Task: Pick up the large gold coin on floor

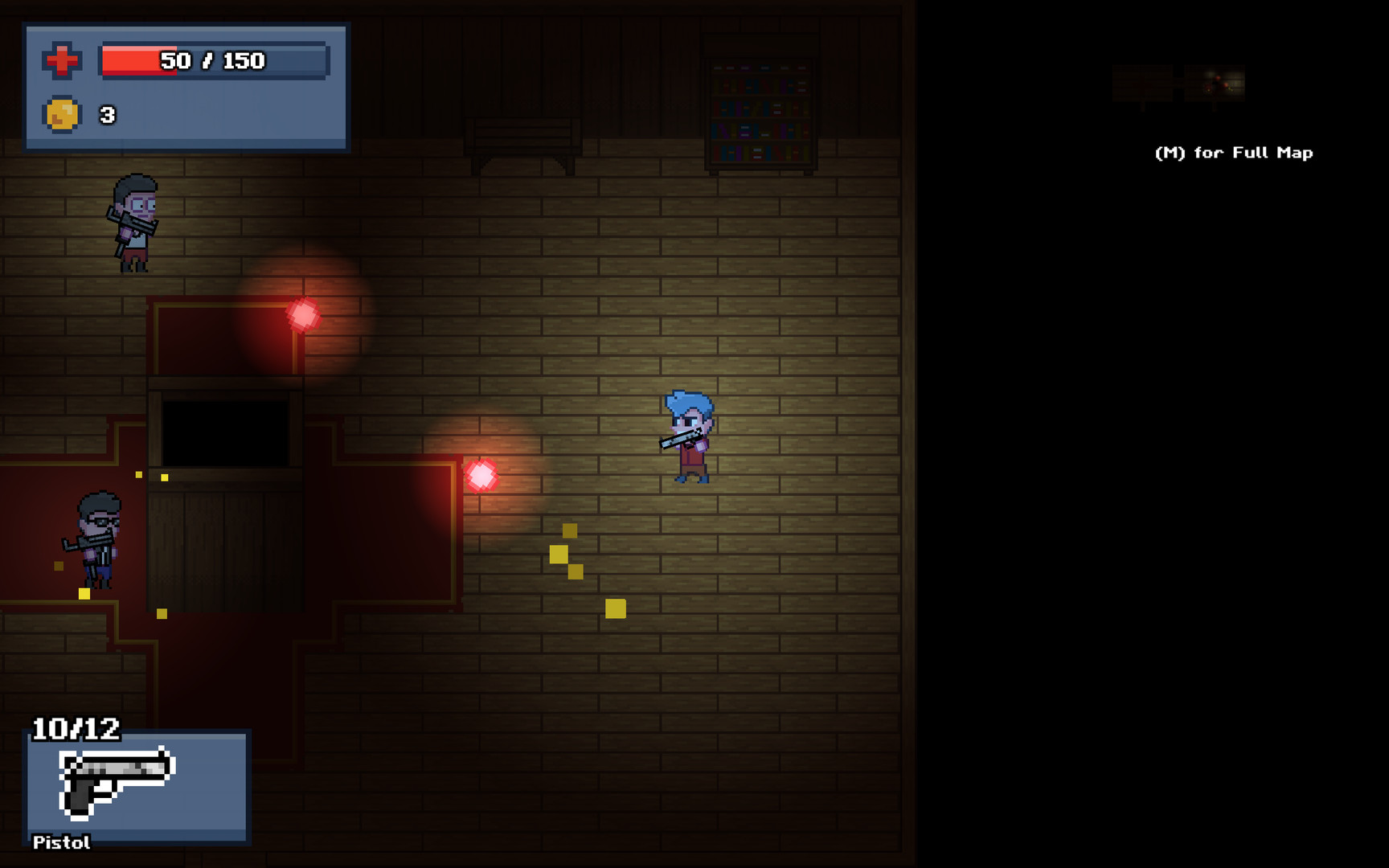Action: pos(616,608)
